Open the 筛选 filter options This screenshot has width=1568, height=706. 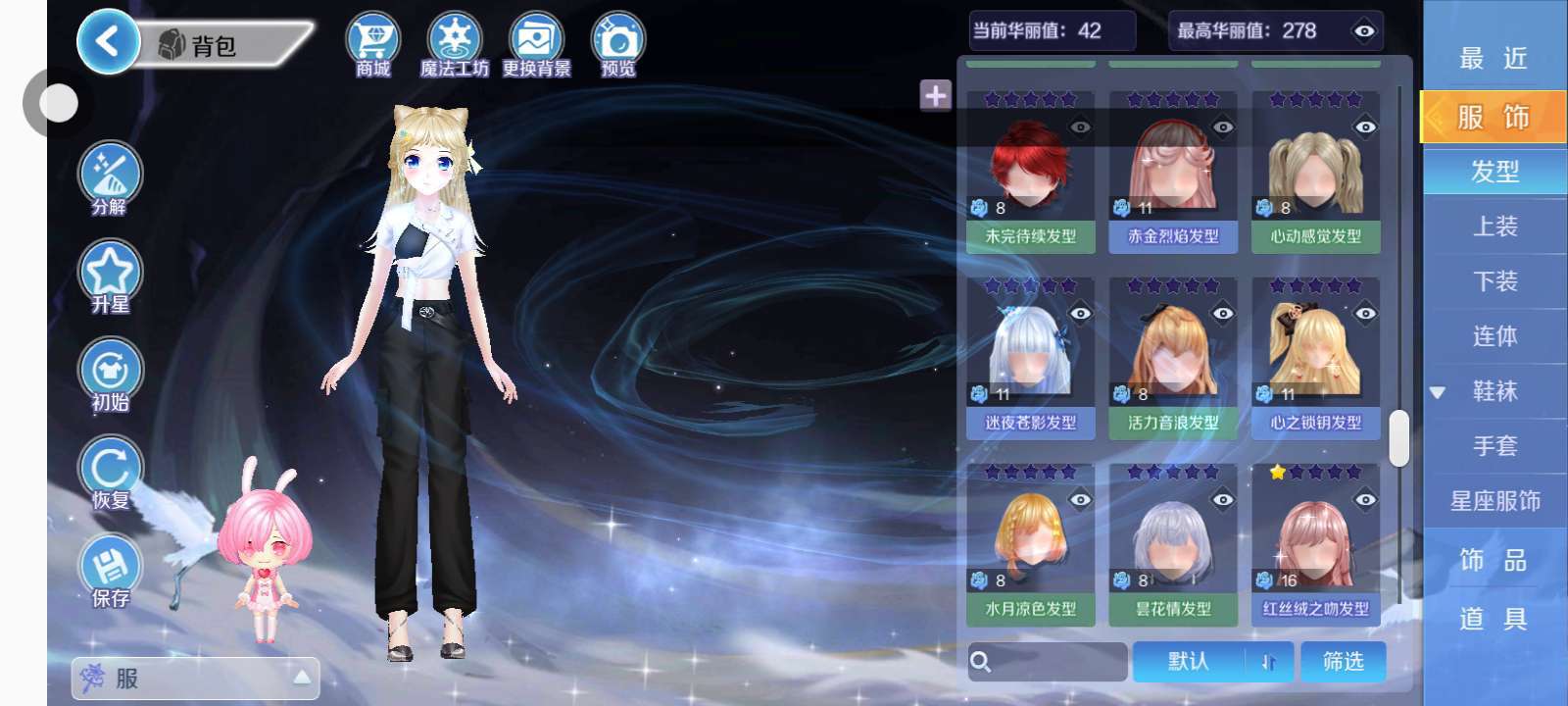[x=1343, y=662]
